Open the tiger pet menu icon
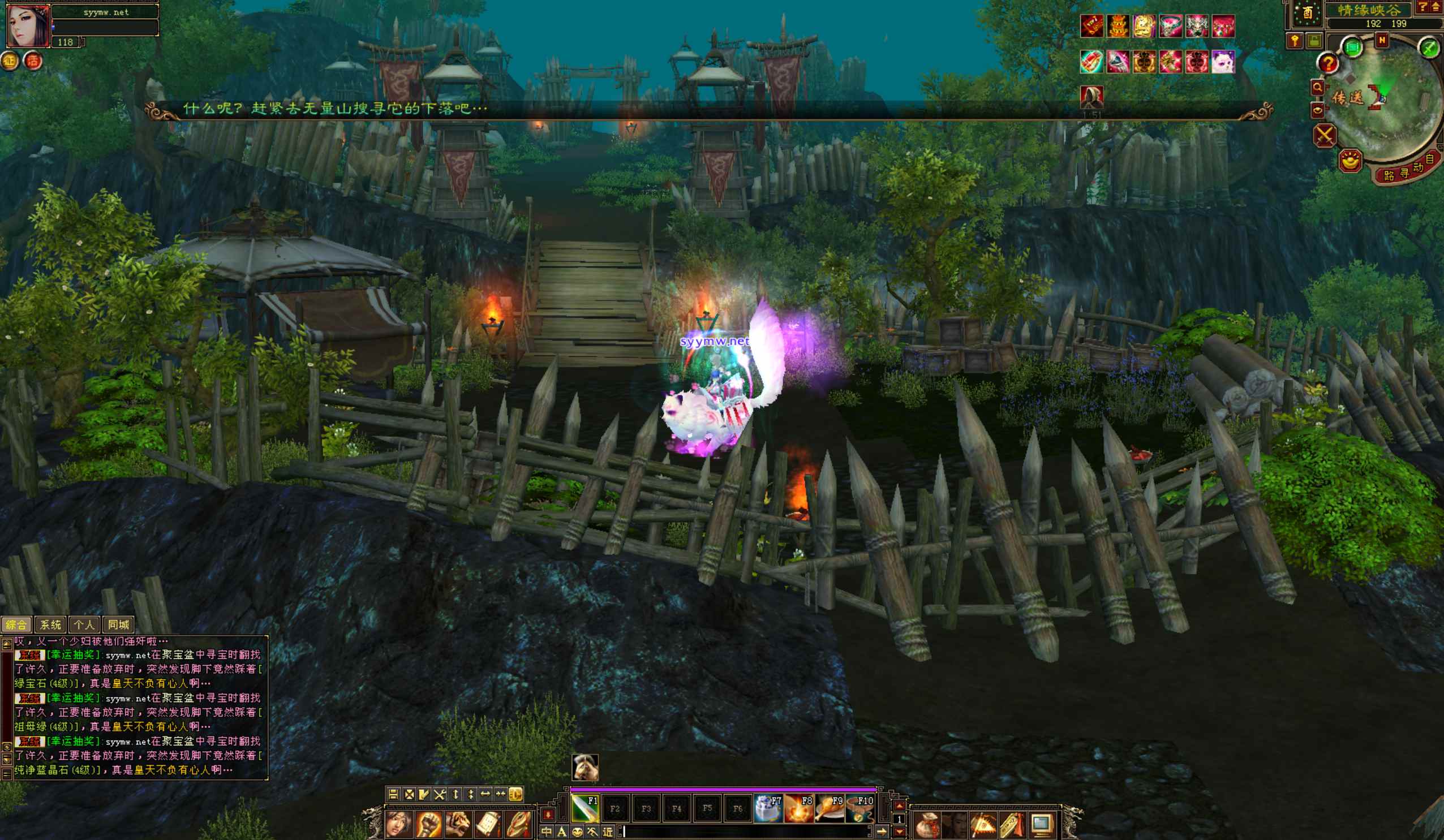The image size is (1444, 840). point(458,825)
